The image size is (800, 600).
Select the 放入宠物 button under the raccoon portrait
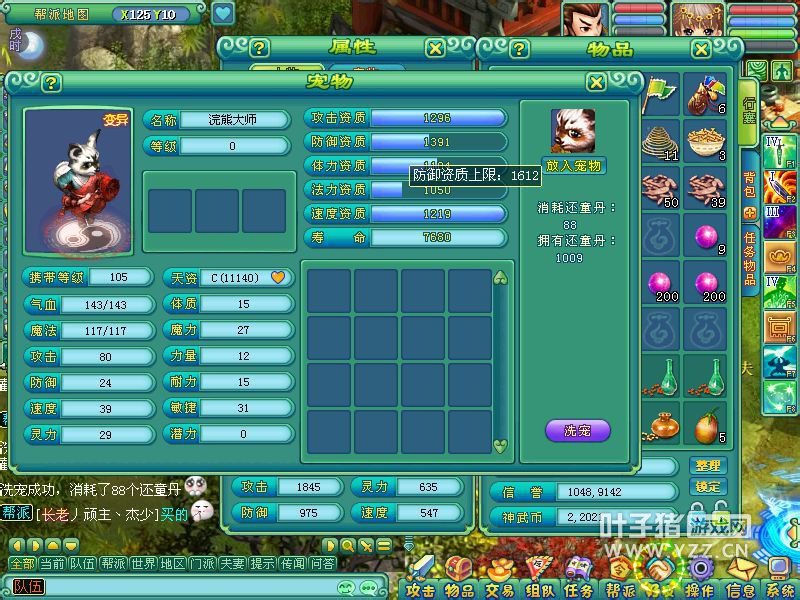click(x=574, y=165)
